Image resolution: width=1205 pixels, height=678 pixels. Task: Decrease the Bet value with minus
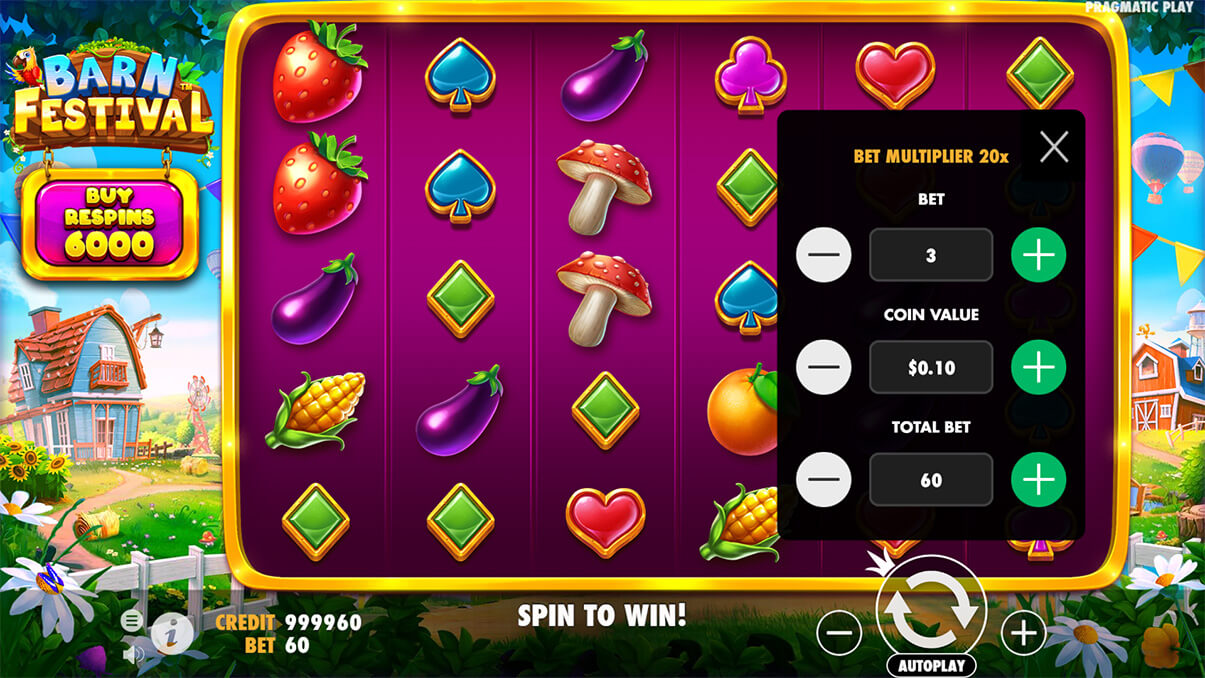coord(824,255)
